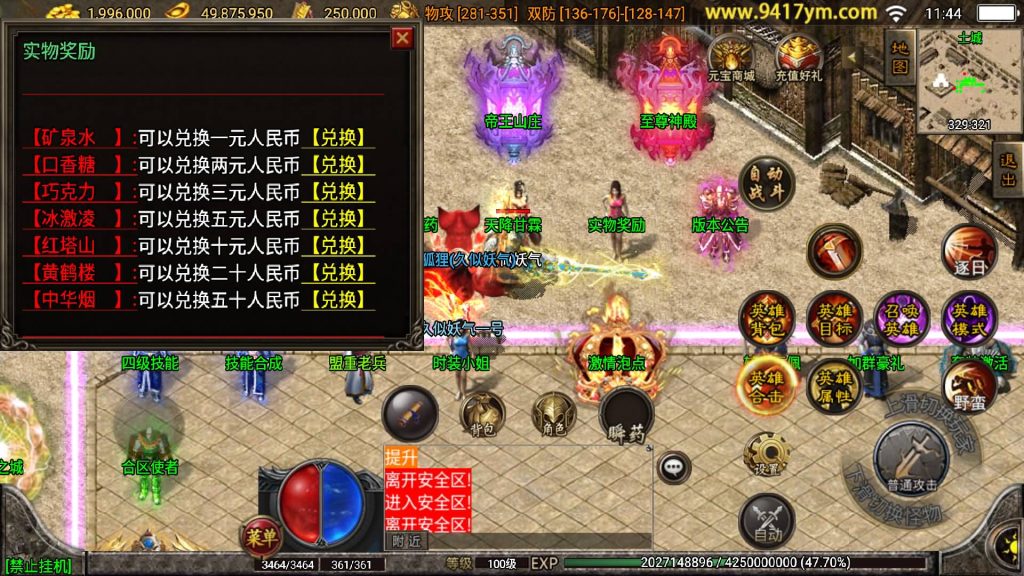Open the 充值好礼 recharge gifts icon
Viewport: 1024px width, 576px height.
tap(798, 56)
